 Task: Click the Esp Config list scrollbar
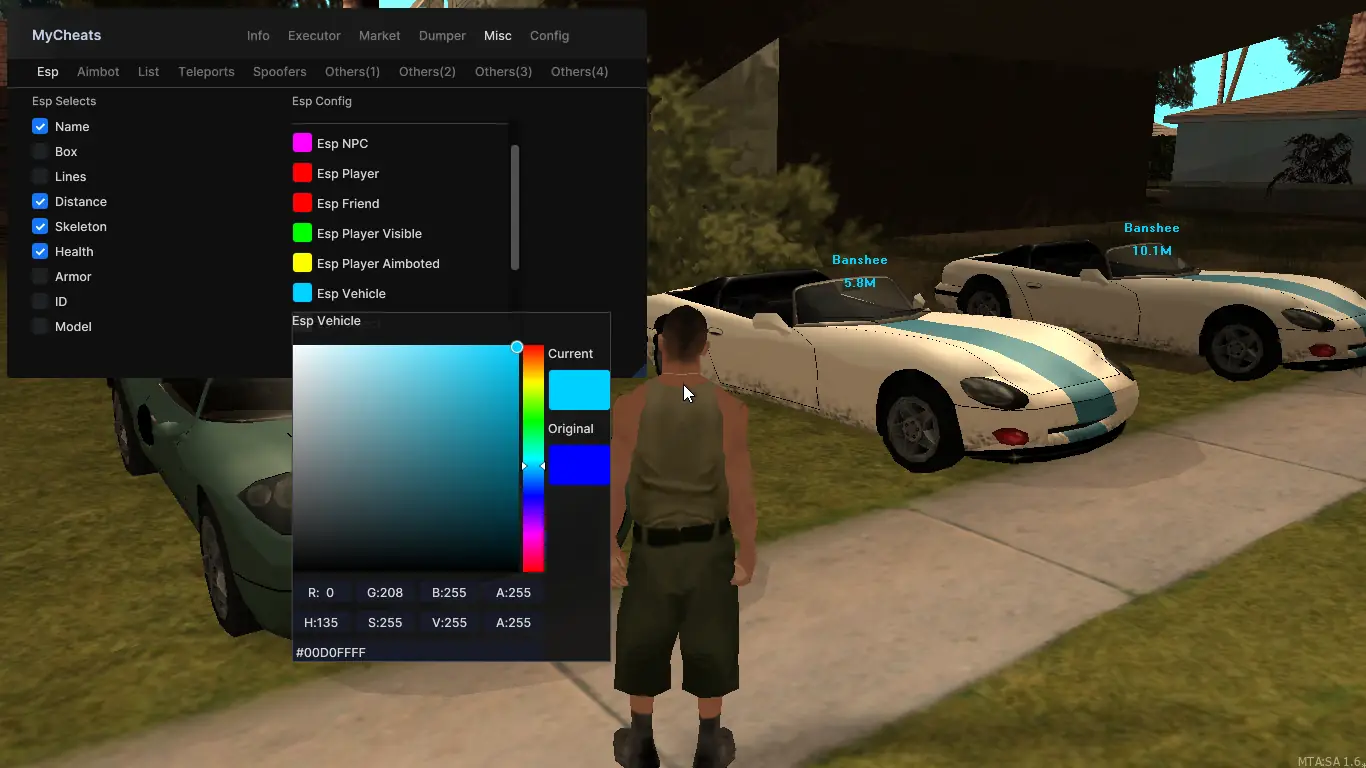coord(515,207)
